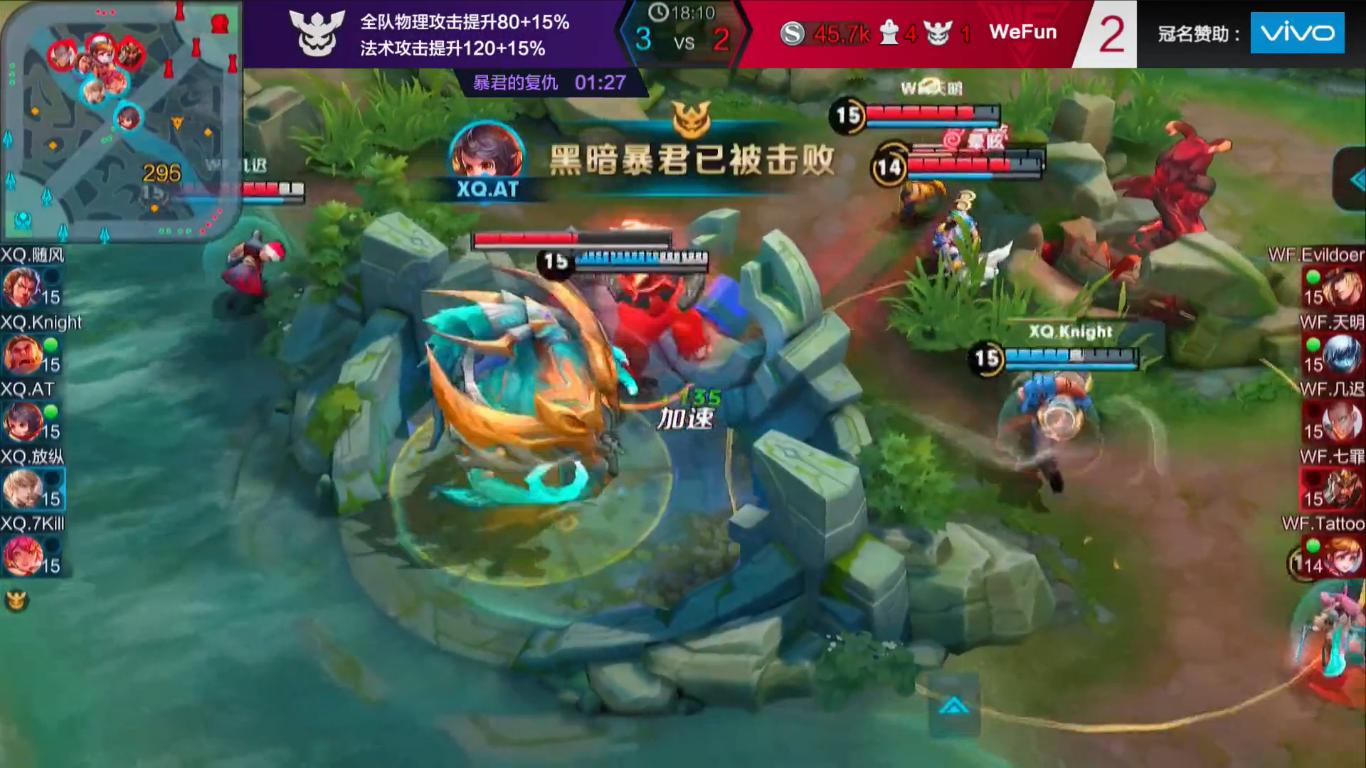Click the team buff emblem beside the attack boost text
Viewport: 1366px width, 768px height.
point(318,31)
